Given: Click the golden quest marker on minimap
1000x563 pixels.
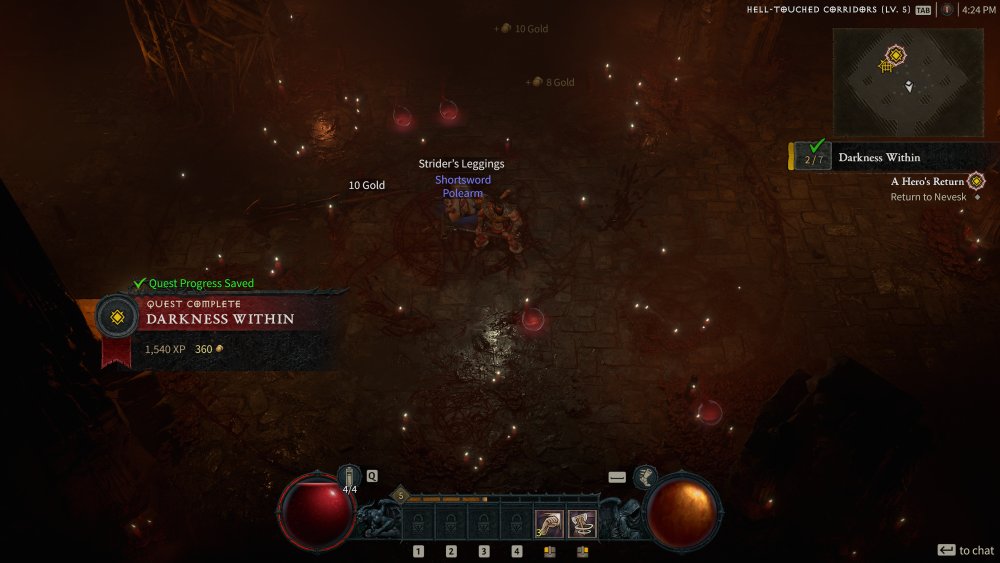Looking at the screenshot, I should tap(896, 54).
